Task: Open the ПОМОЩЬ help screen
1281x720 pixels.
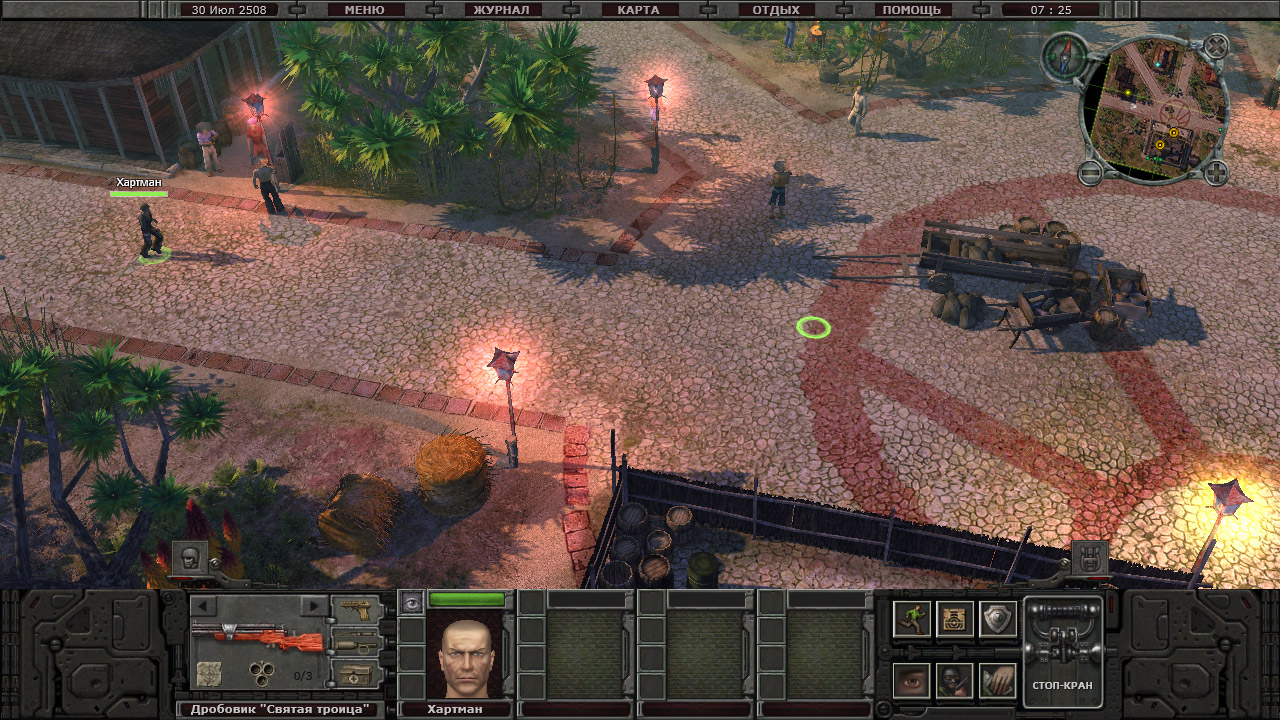Action: pyautogui.click(x=911, y=10)
